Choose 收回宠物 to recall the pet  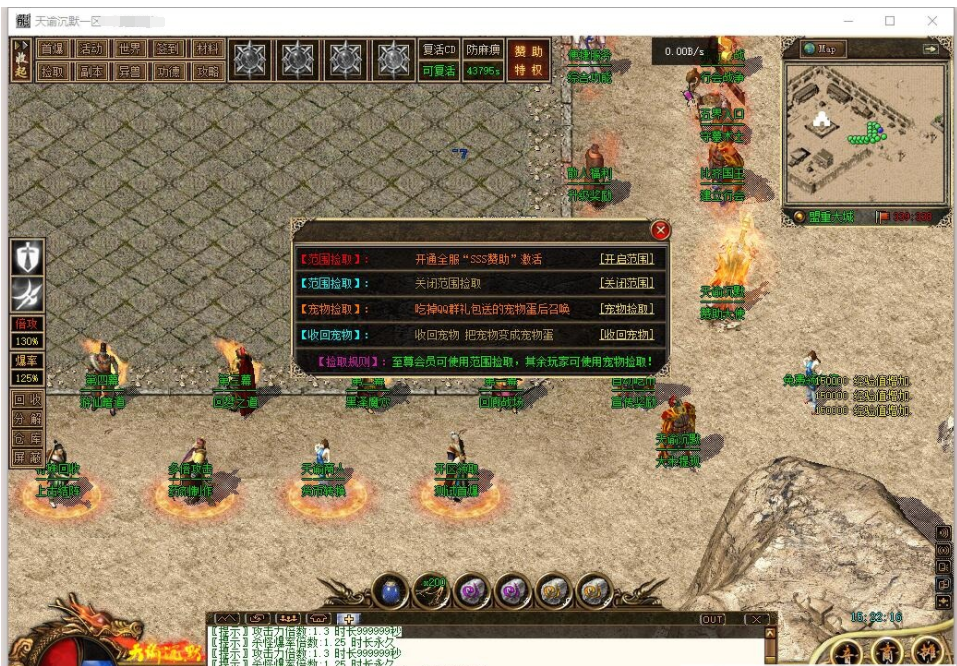coord(626,335)
